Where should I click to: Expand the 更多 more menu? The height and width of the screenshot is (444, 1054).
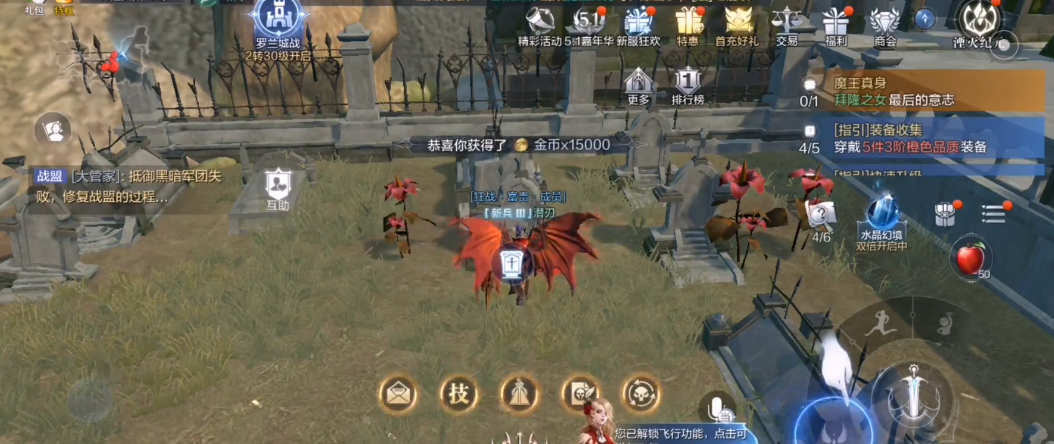point(639,86)
